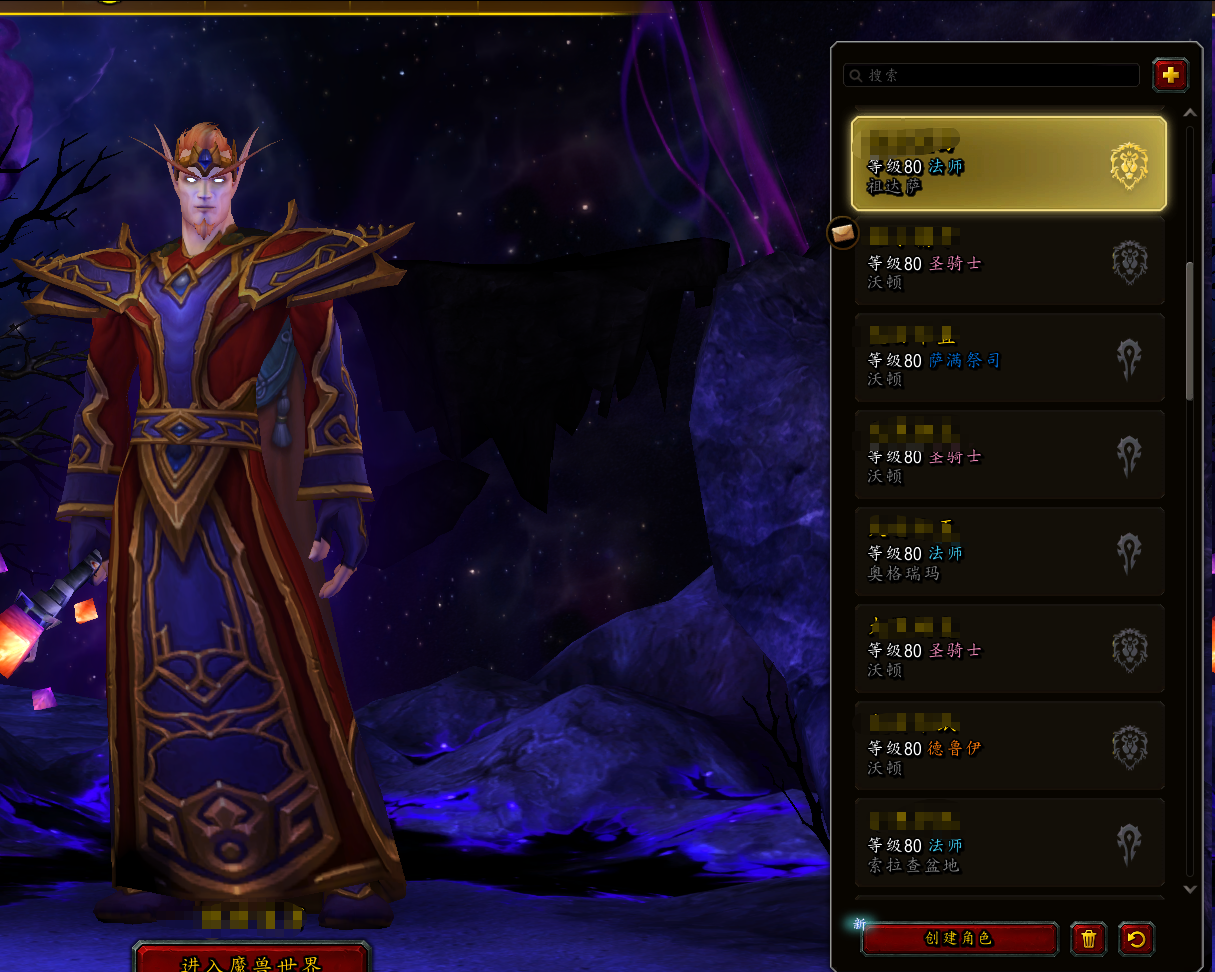Enter World of Warcraft with 进入魔兽世界 button
The width and height of the screenshot is (1215, 972).
251,960
